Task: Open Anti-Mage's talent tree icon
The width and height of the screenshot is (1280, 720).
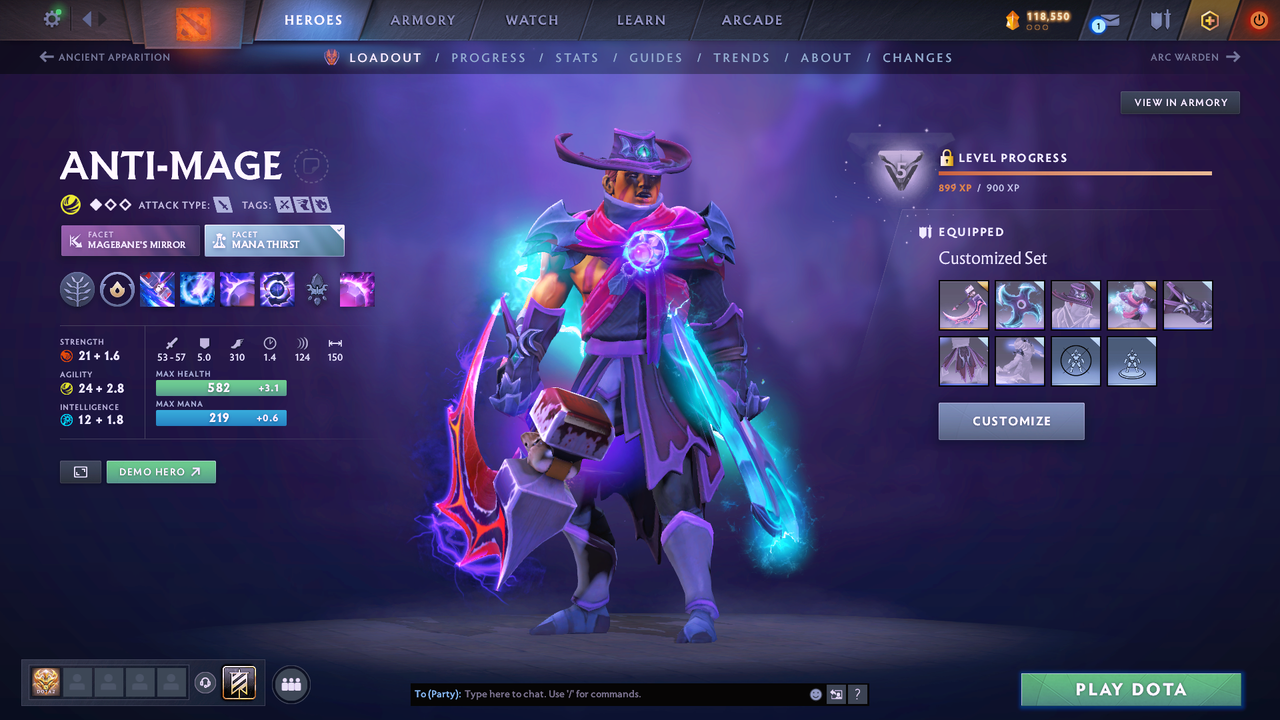Action: pyautogui.click(x=77, y=289)
